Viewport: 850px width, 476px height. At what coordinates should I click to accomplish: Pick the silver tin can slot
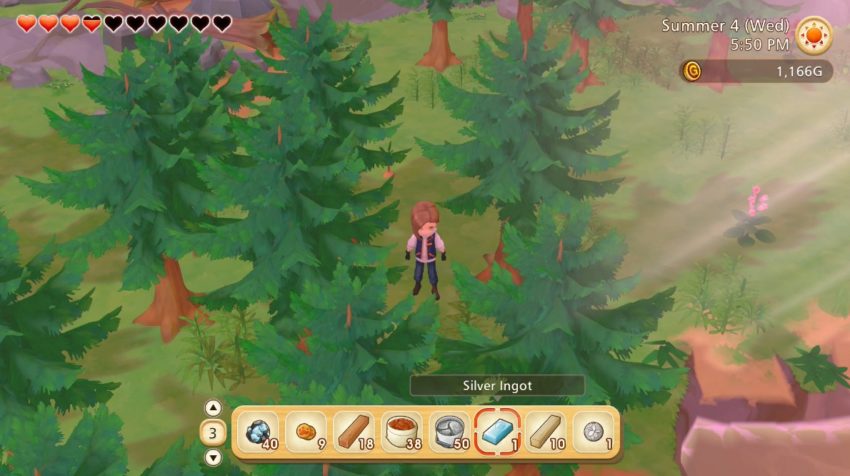451,432
